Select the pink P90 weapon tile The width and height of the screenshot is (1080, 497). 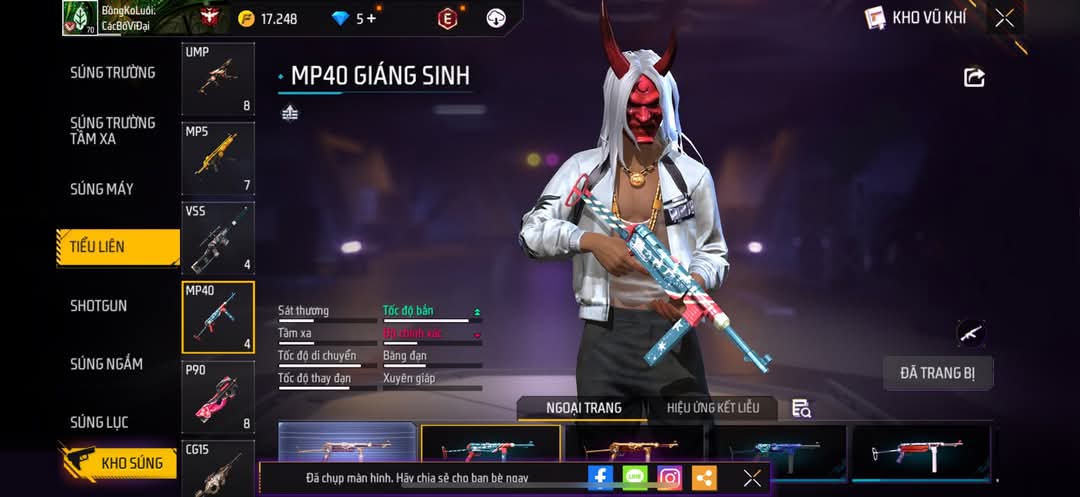[x=218, y=397]
